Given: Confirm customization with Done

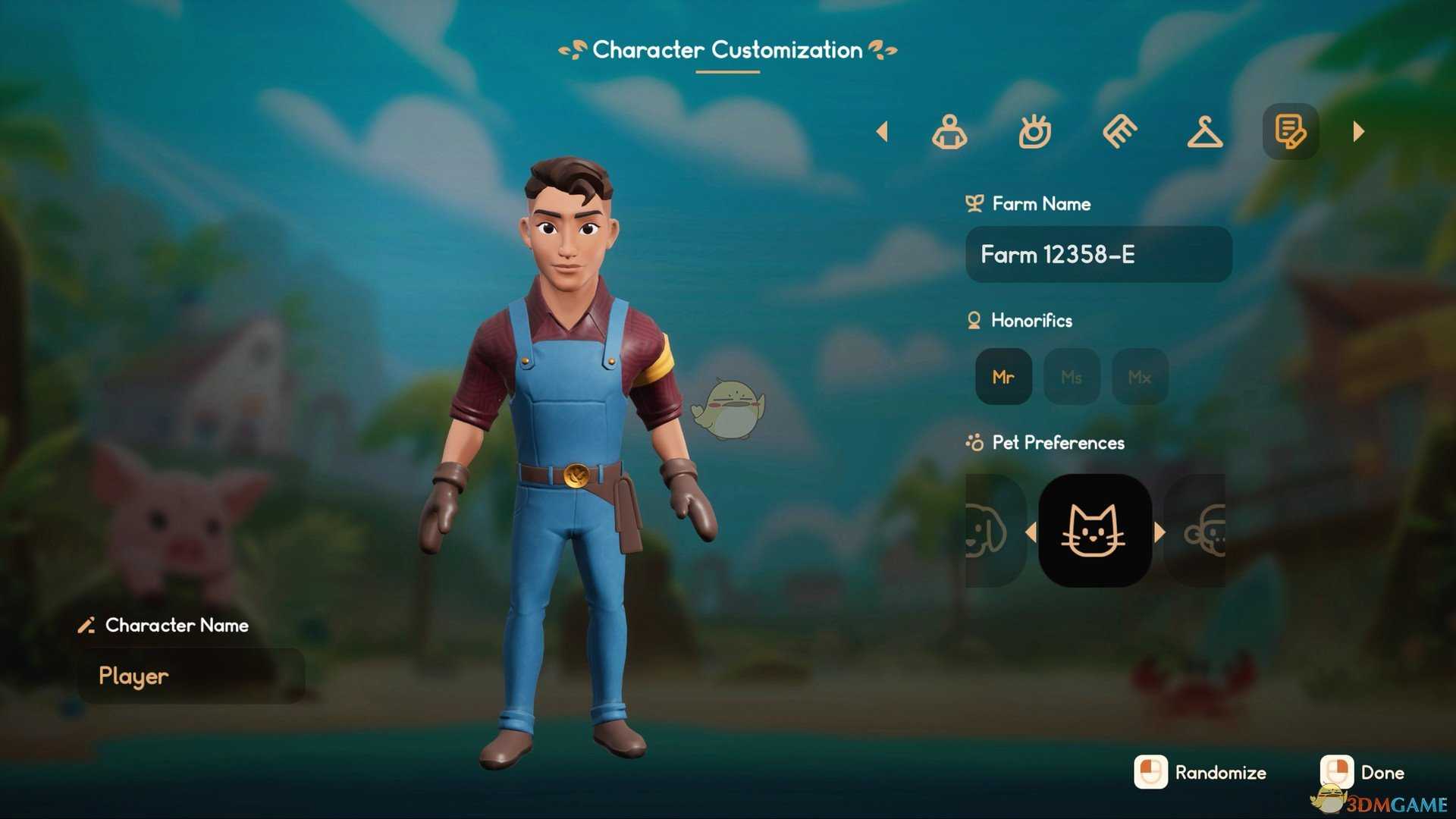Looking at the screenshot, I should click(x=1363, y=773).
